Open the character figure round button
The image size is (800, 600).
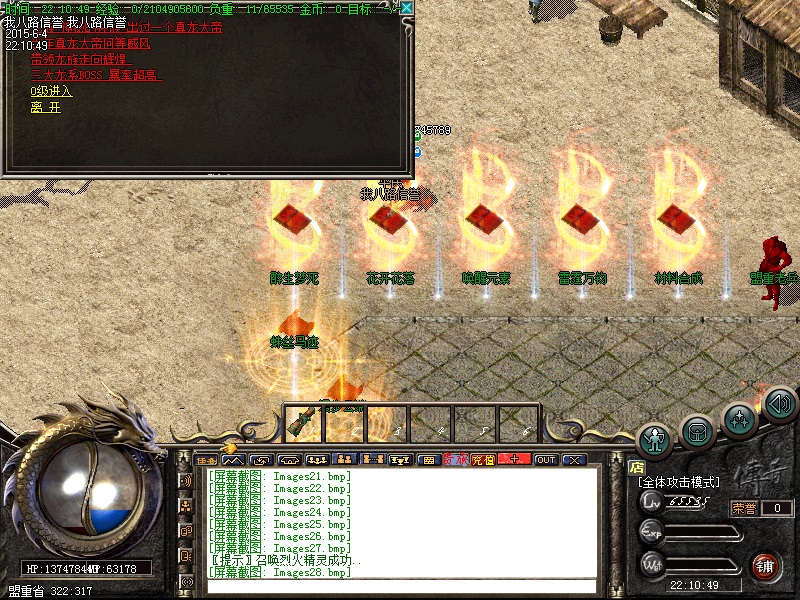655,440
